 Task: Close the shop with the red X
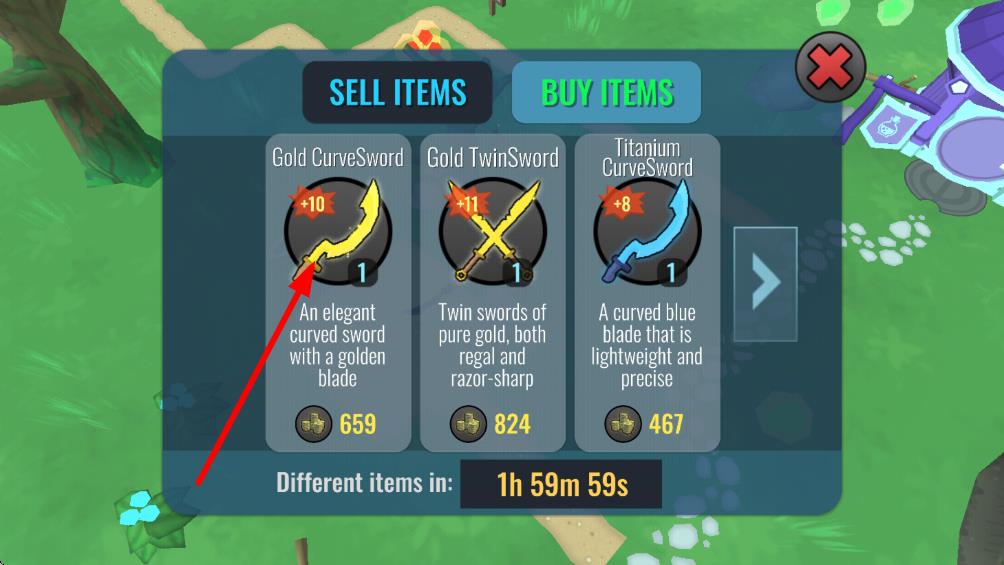(x=830, y=69)
